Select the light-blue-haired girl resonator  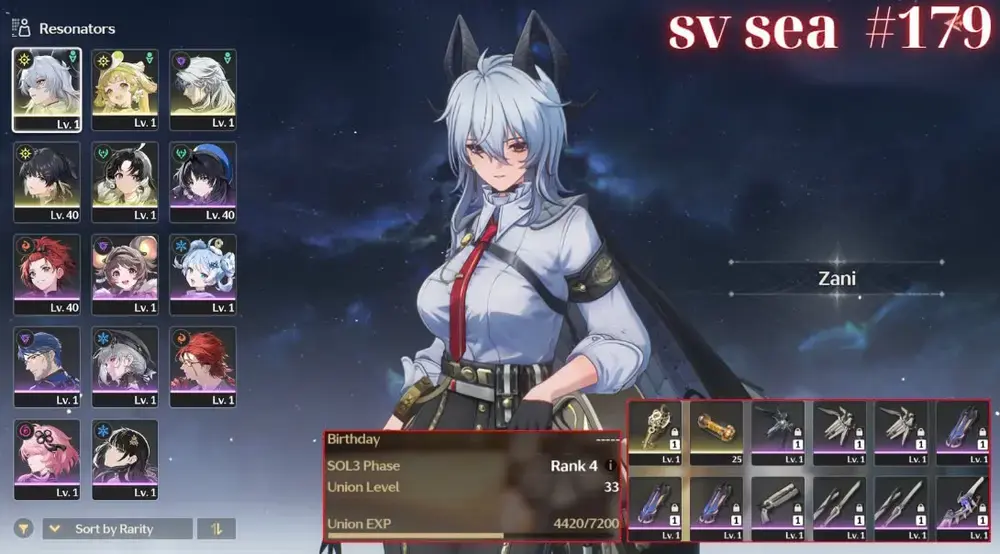(x=202, y=273)
